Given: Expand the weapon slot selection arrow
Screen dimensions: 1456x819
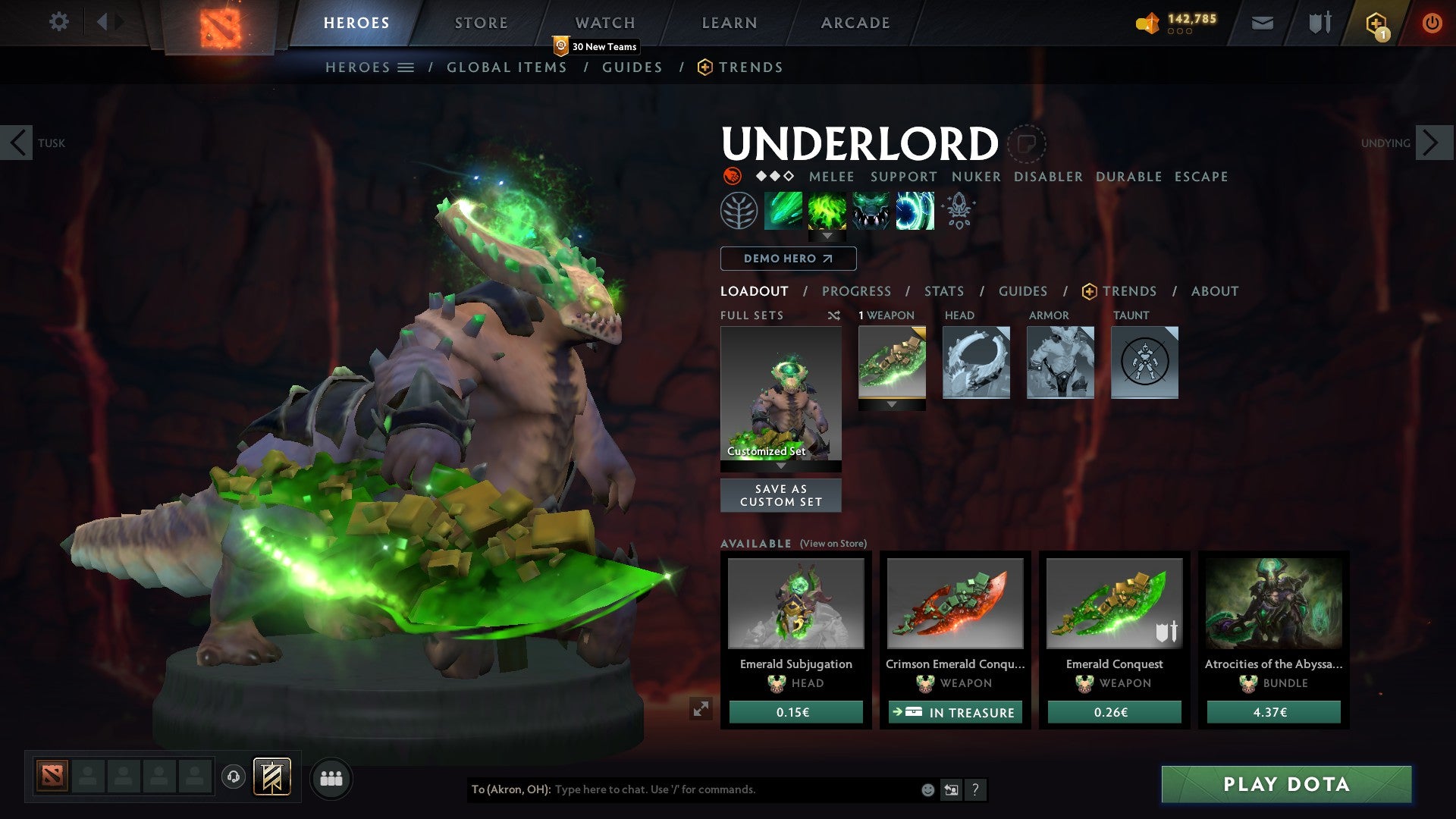Looking at the screenshot, I should pos(892,405).
